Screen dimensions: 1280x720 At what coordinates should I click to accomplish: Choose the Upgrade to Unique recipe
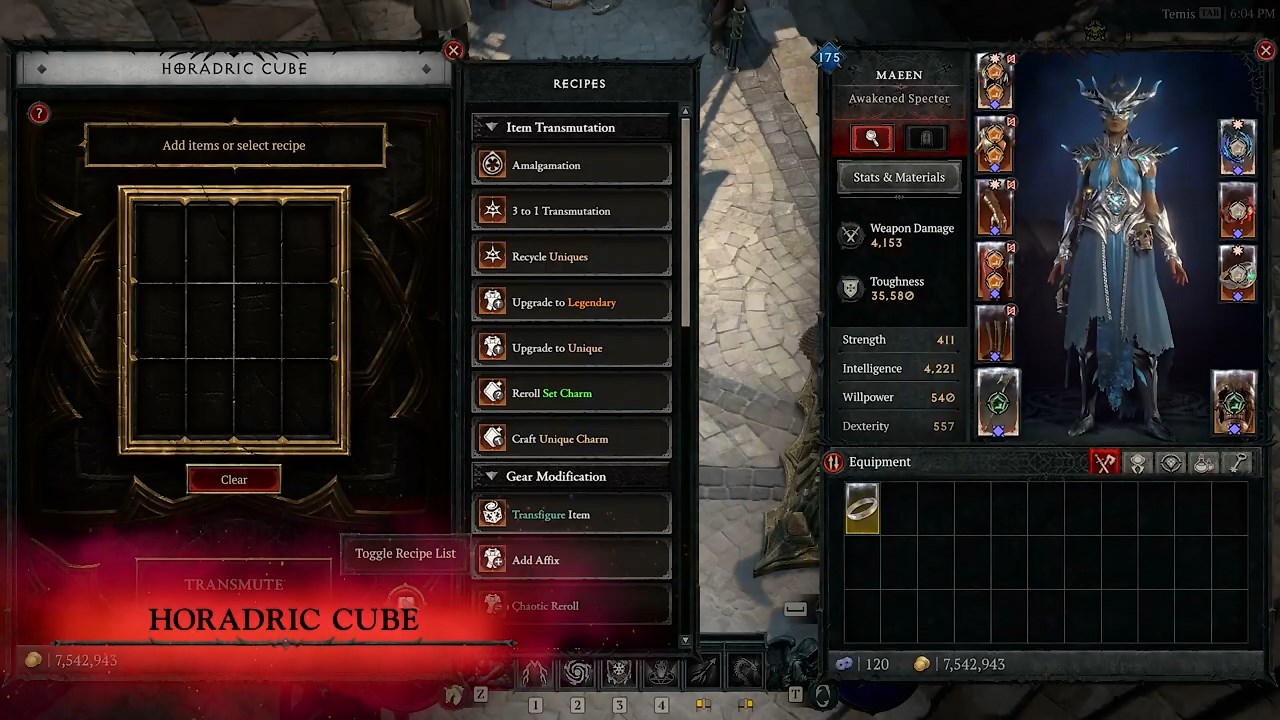(572, 348)
